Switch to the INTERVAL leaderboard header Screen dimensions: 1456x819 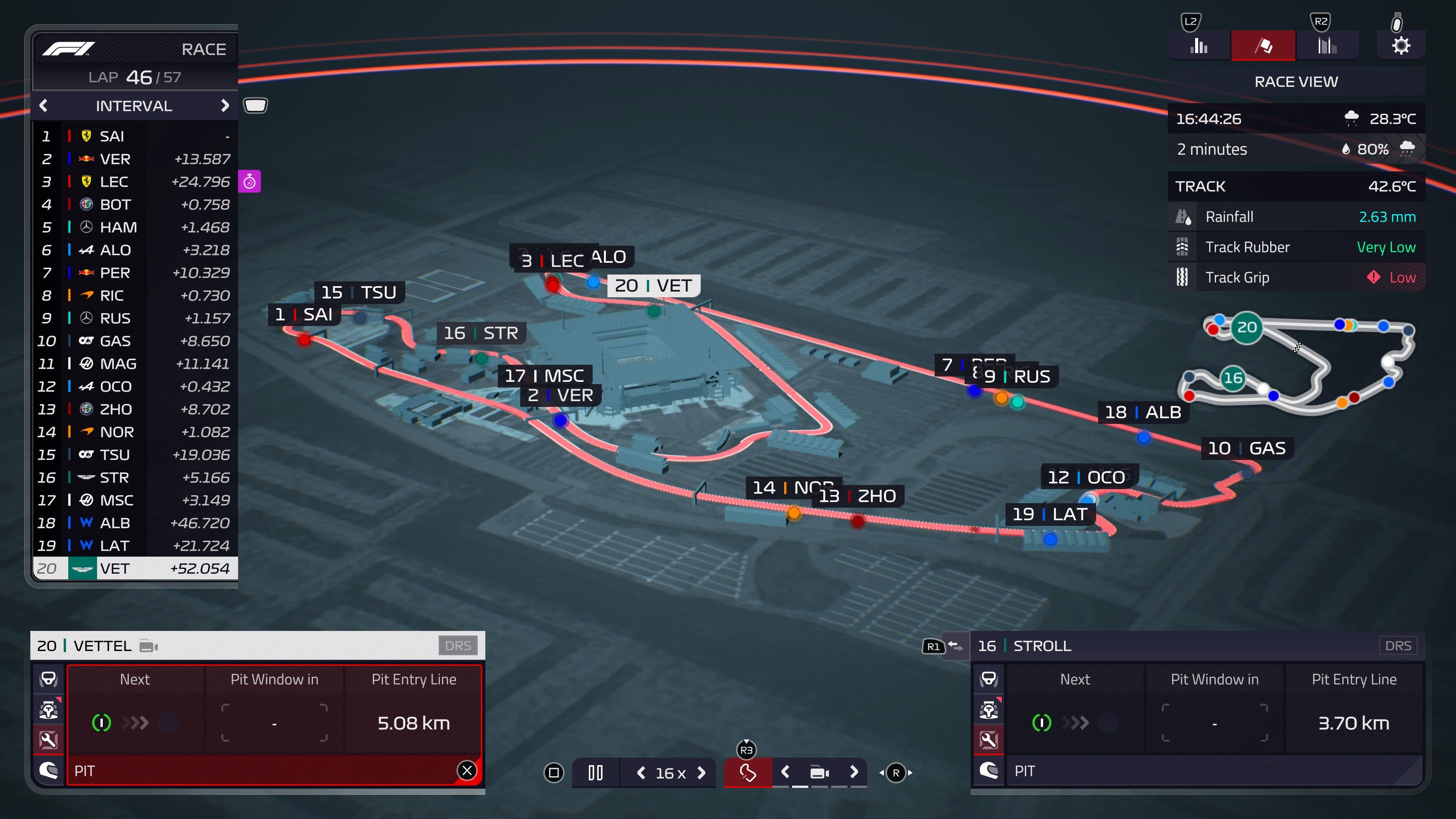[134, 106]
